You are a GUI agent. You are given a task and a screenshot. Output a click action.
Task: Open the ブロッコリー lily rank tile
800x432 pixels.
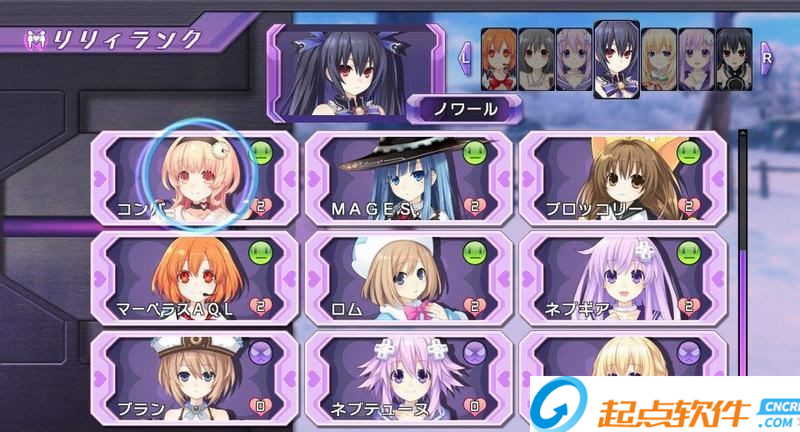pyautogui.click(x=624, y=180)
